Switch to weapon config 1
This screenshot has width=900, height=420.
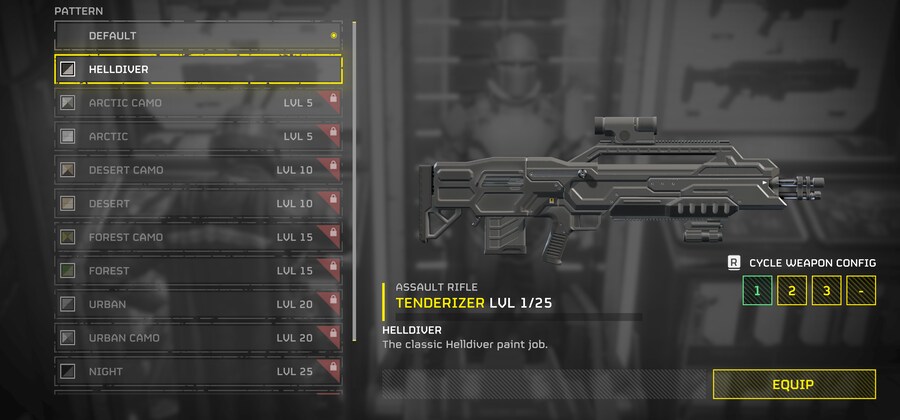click(757, 291)
